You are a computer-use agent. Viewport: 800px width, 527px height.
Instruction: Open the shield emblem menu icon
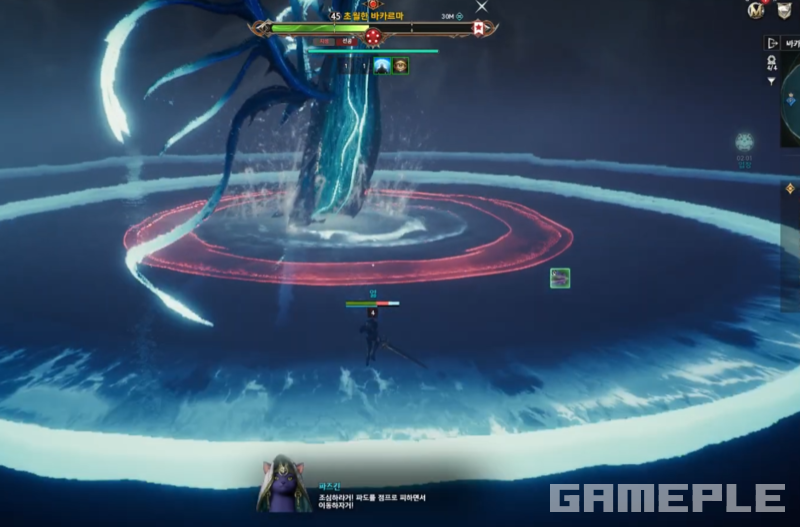pyautogui.click(x=785, y=10)
